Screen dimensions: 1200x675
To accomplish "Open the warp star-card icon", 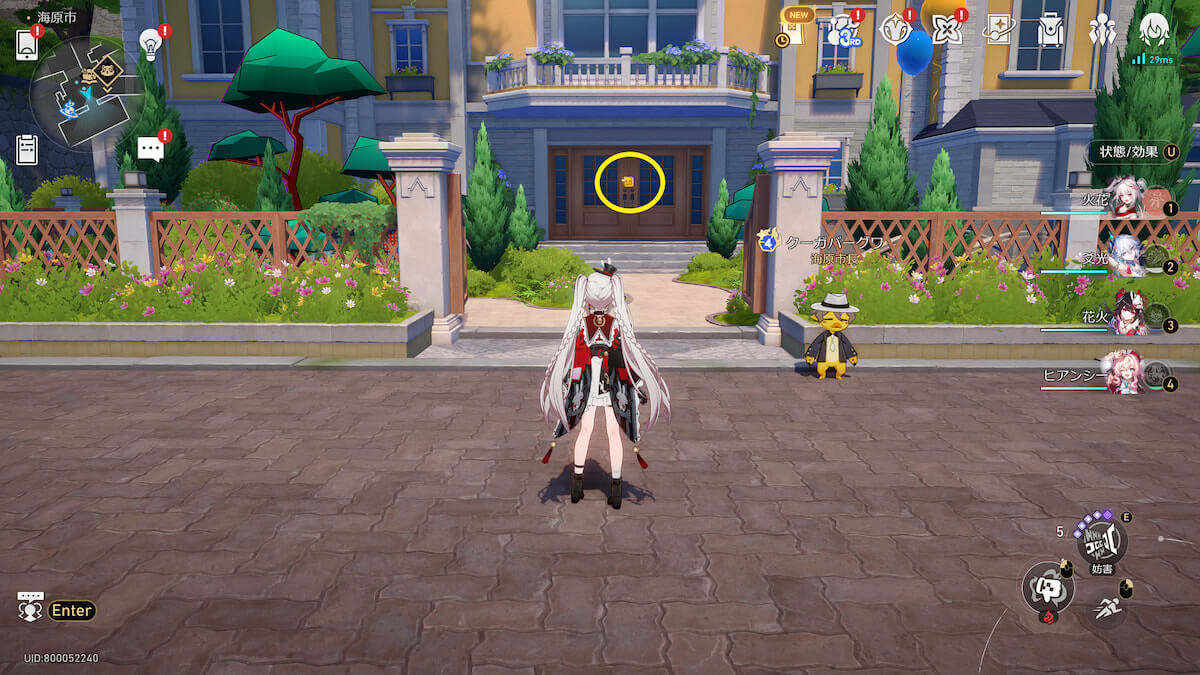I will [x=998, y=31].
